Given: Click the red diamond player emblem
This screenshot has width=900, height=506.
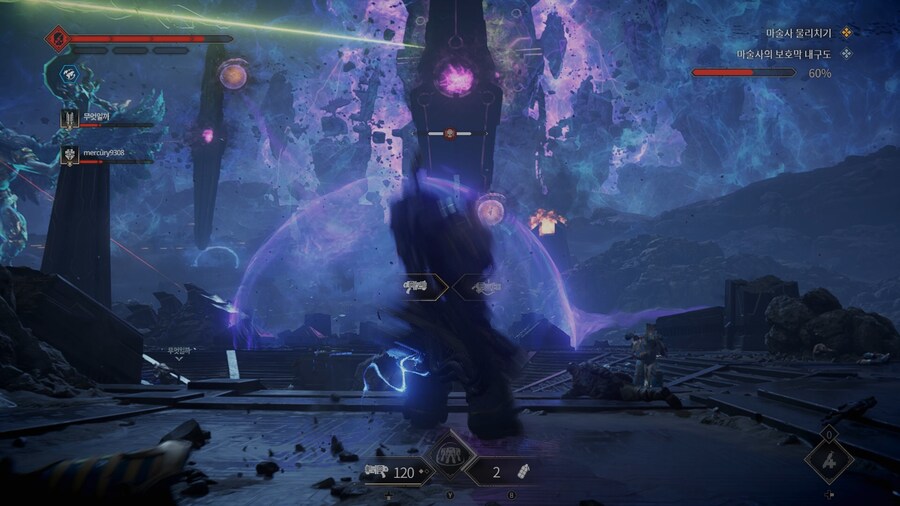Looking at the screenshot, I should pos(56,39).
